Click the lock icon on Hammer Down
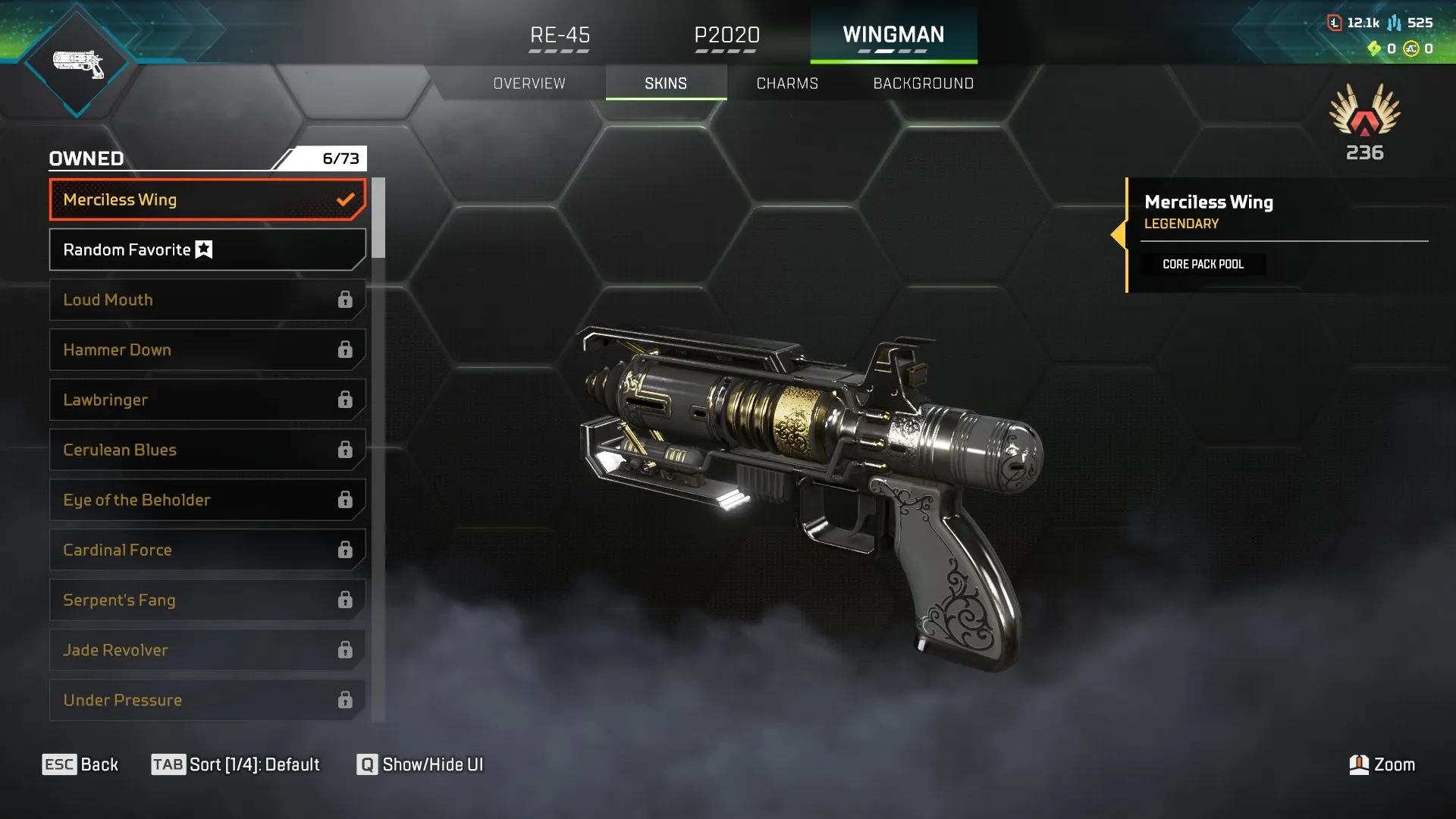The image size is (1456, 819). [346, 350]
